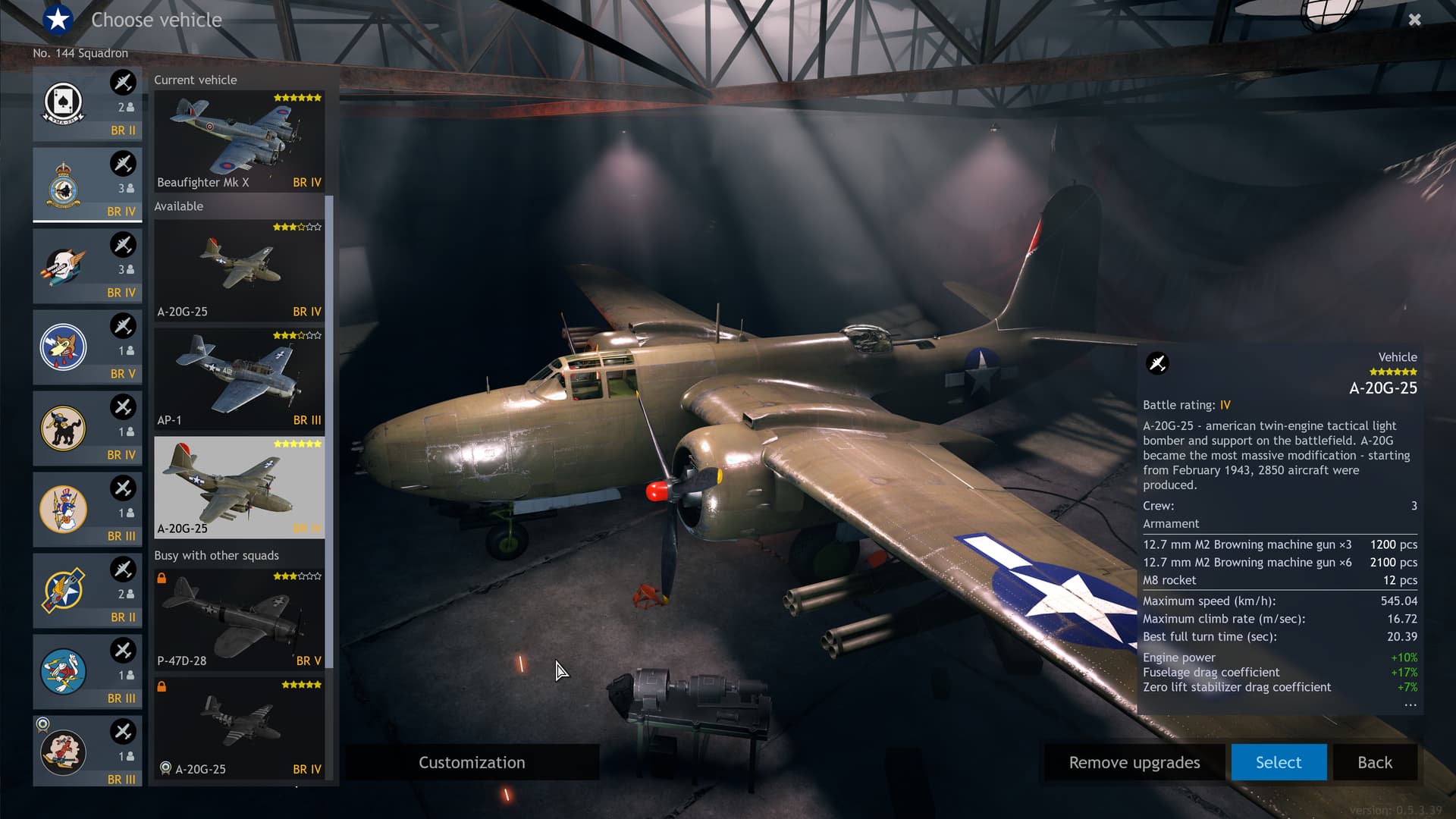
Task: Open the Customization menu
Action: (x=472, y=762)
